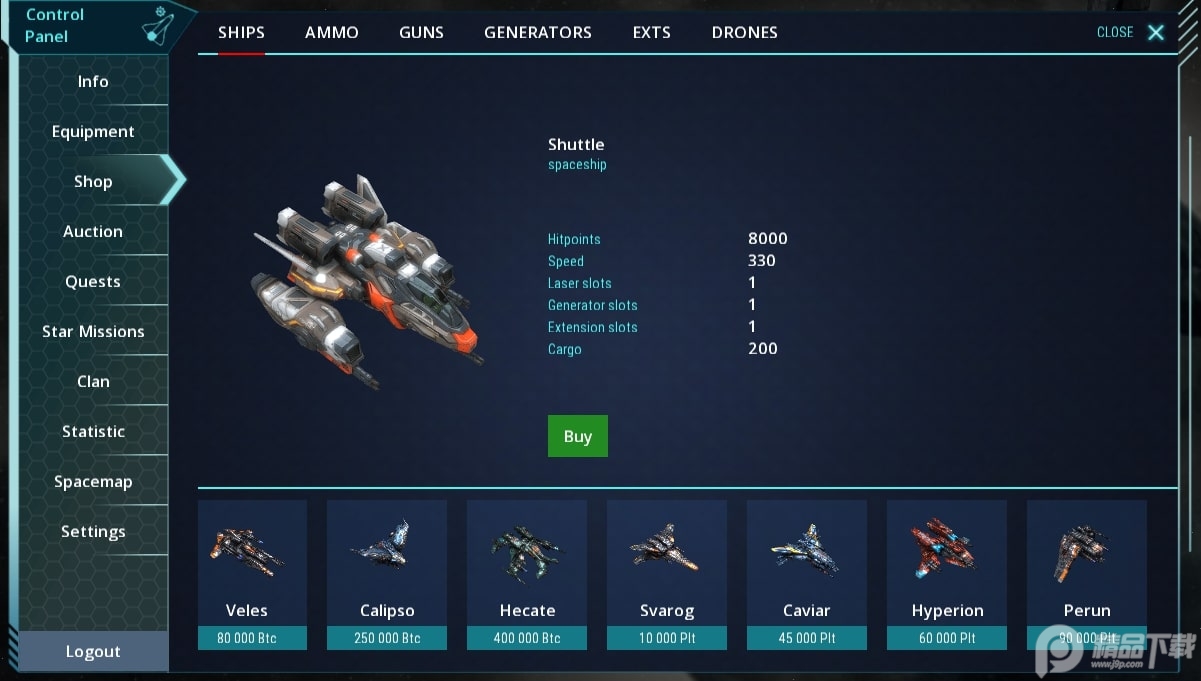Show the GENERATORS tab
The width and height of the screenshot is (1201, 681).
point(537,32)
